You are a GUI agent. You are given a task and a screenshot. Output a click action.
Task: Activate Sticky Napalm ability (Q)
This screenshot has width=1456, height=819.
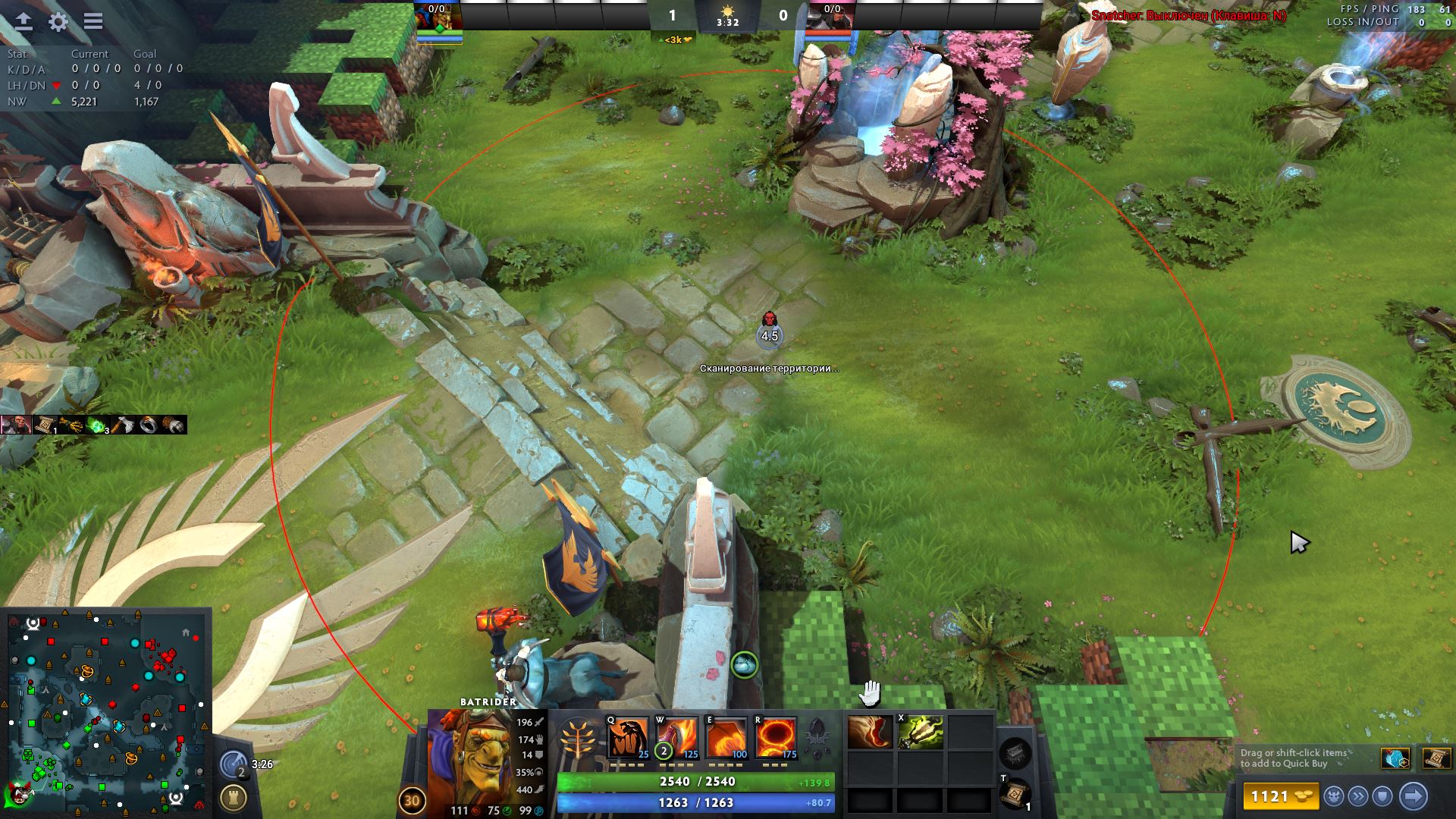(x=629, y=738)
